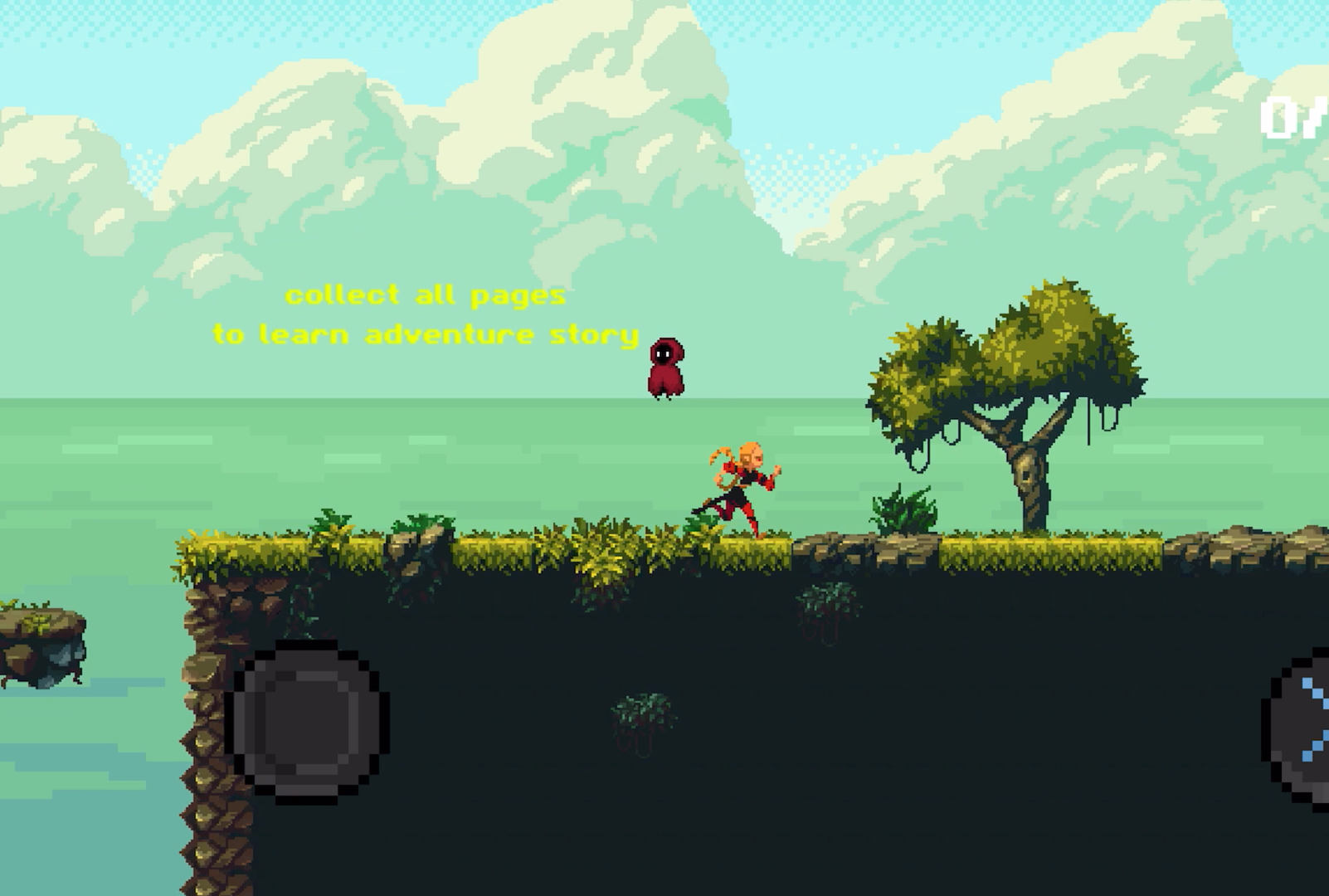Tap the virtual joystick pad
Viewport: 1329px width, 896px height.
tap(309, 718)
